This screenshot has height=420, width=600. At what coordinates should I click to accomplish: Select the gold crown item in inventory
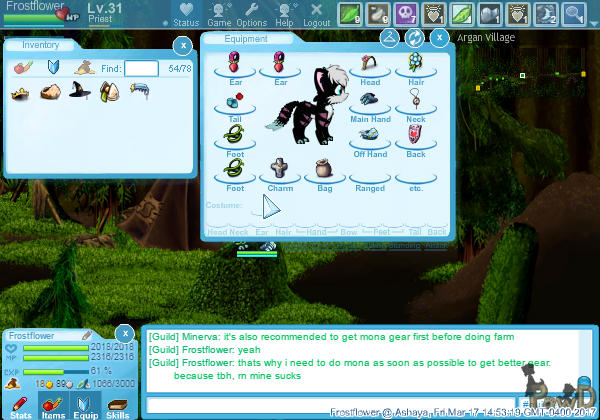click(20, 92)
